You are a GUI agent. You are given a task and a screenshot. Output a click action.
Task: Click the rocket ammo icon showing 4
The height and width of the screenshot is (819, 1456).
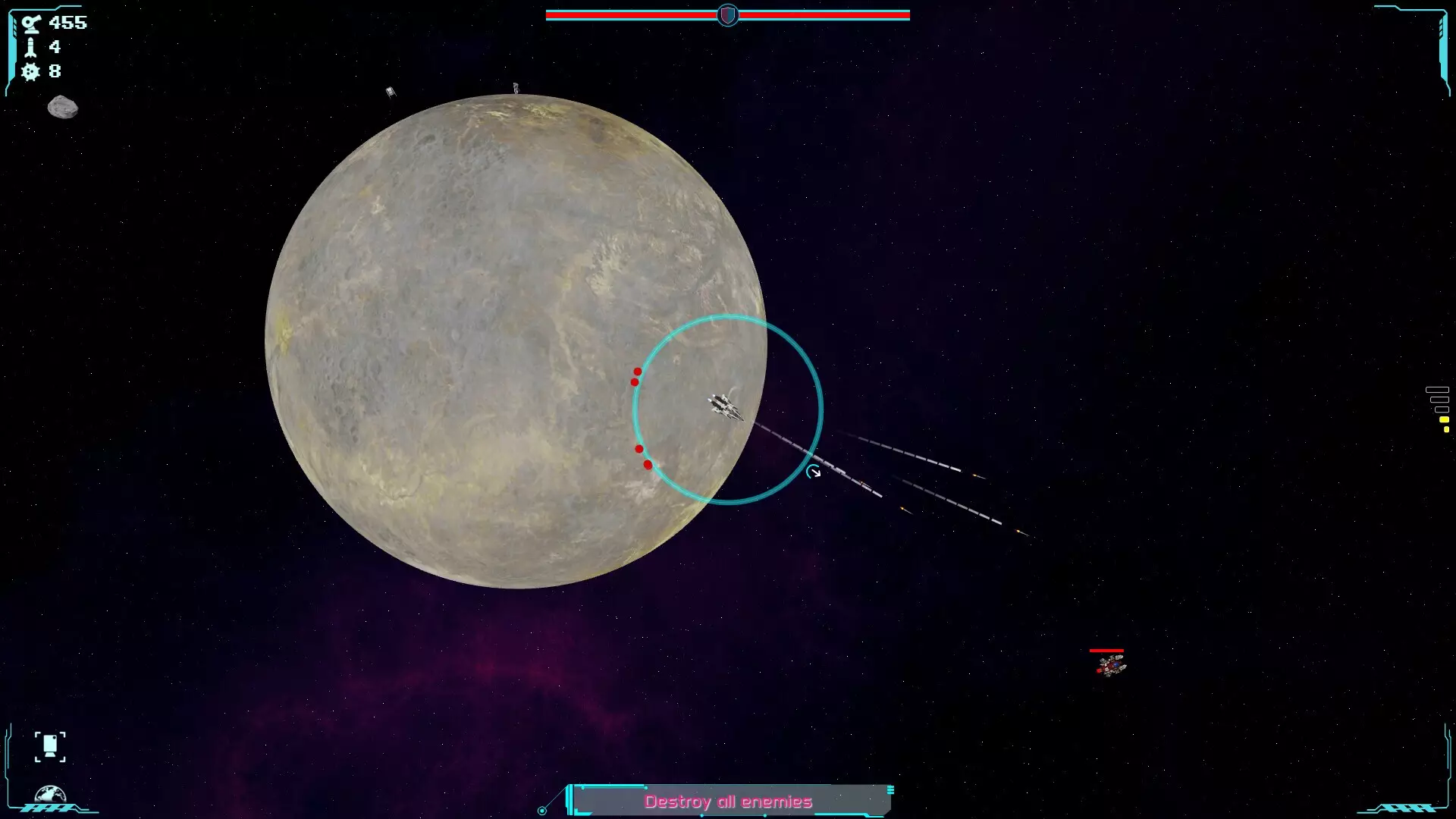pyautogui.click(x=30, y=47)
